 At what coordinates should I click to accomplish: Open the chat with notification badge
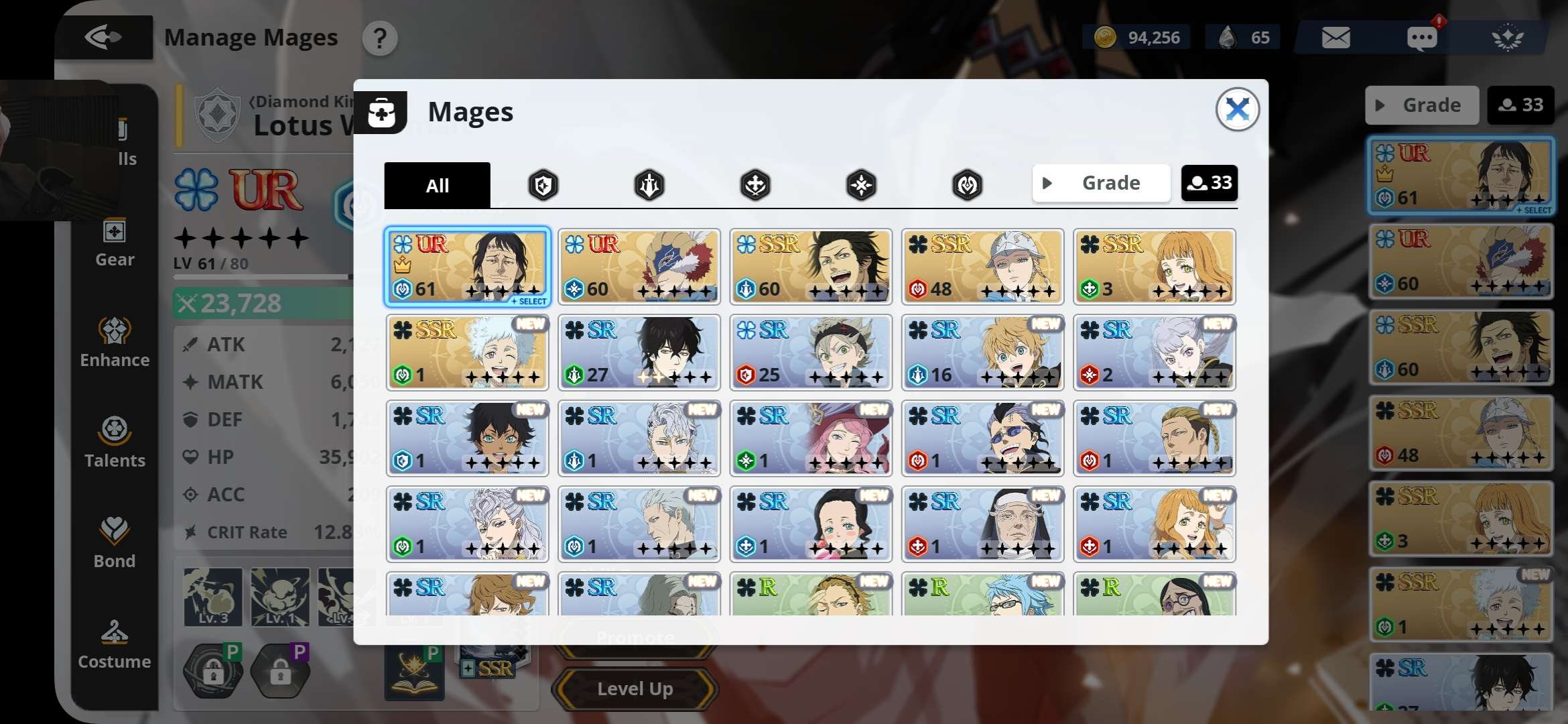click(1421, 38)
